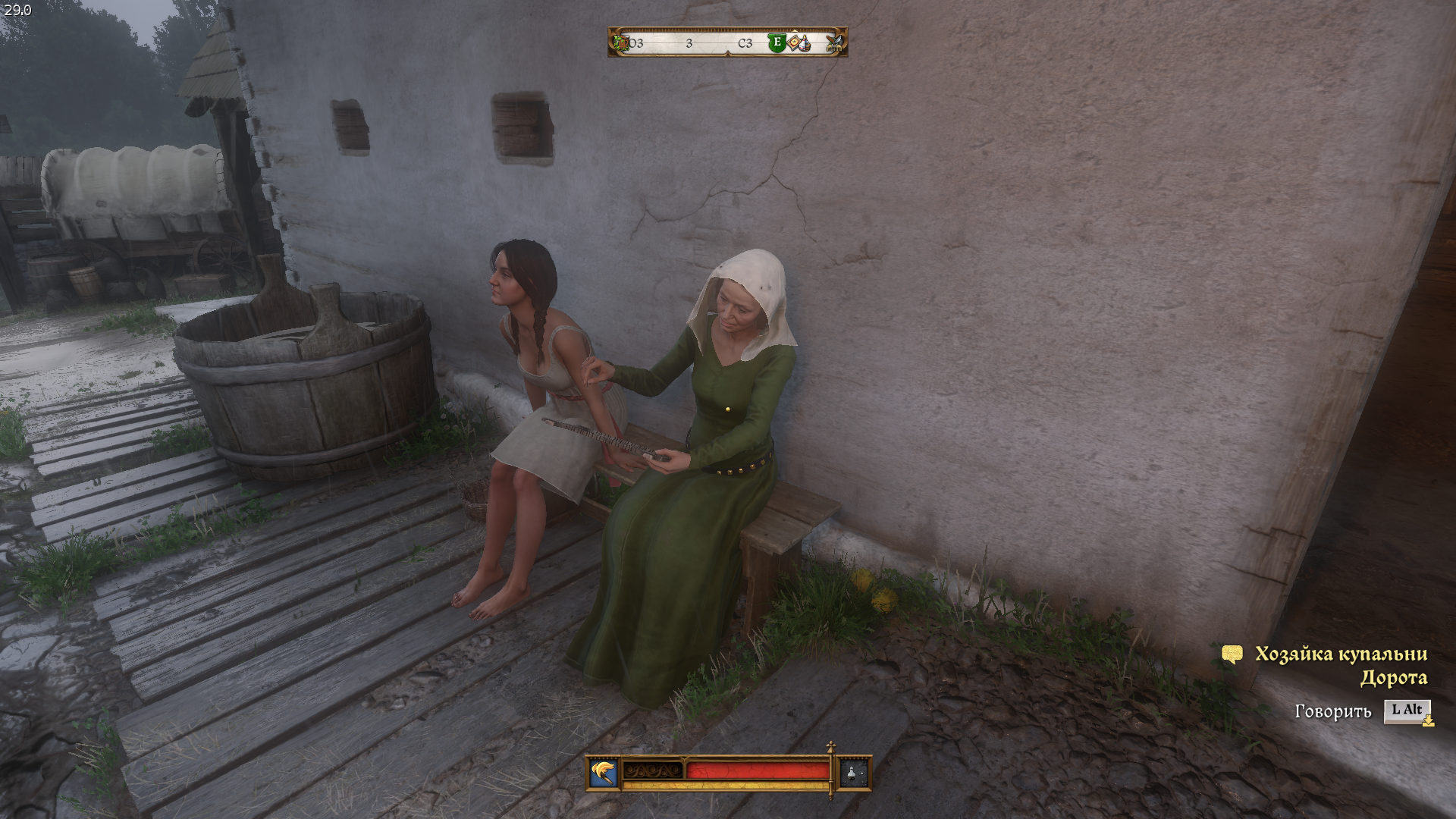Click the speech bubble icon beside Дорота
Viewport: 1456px width, 819px height.
[x=1232, y=654]
